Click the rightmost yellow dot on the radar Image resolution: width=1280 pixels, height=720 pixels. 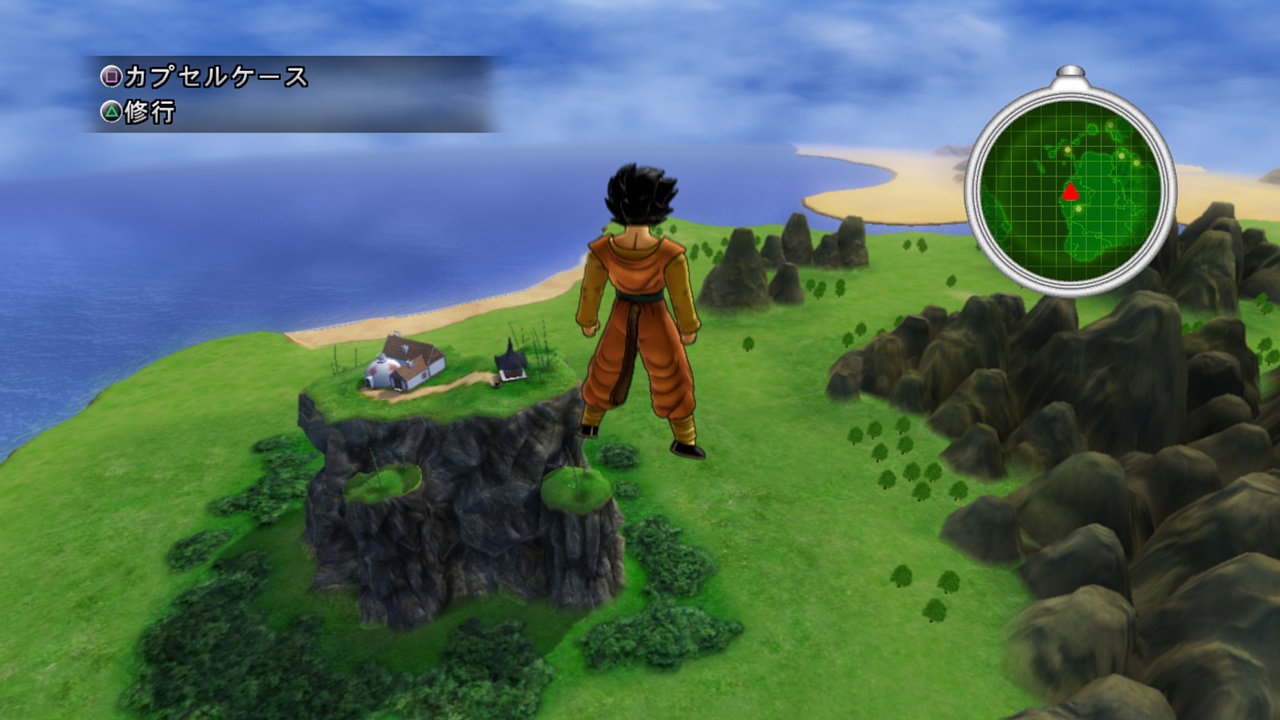click(1138, 164)
